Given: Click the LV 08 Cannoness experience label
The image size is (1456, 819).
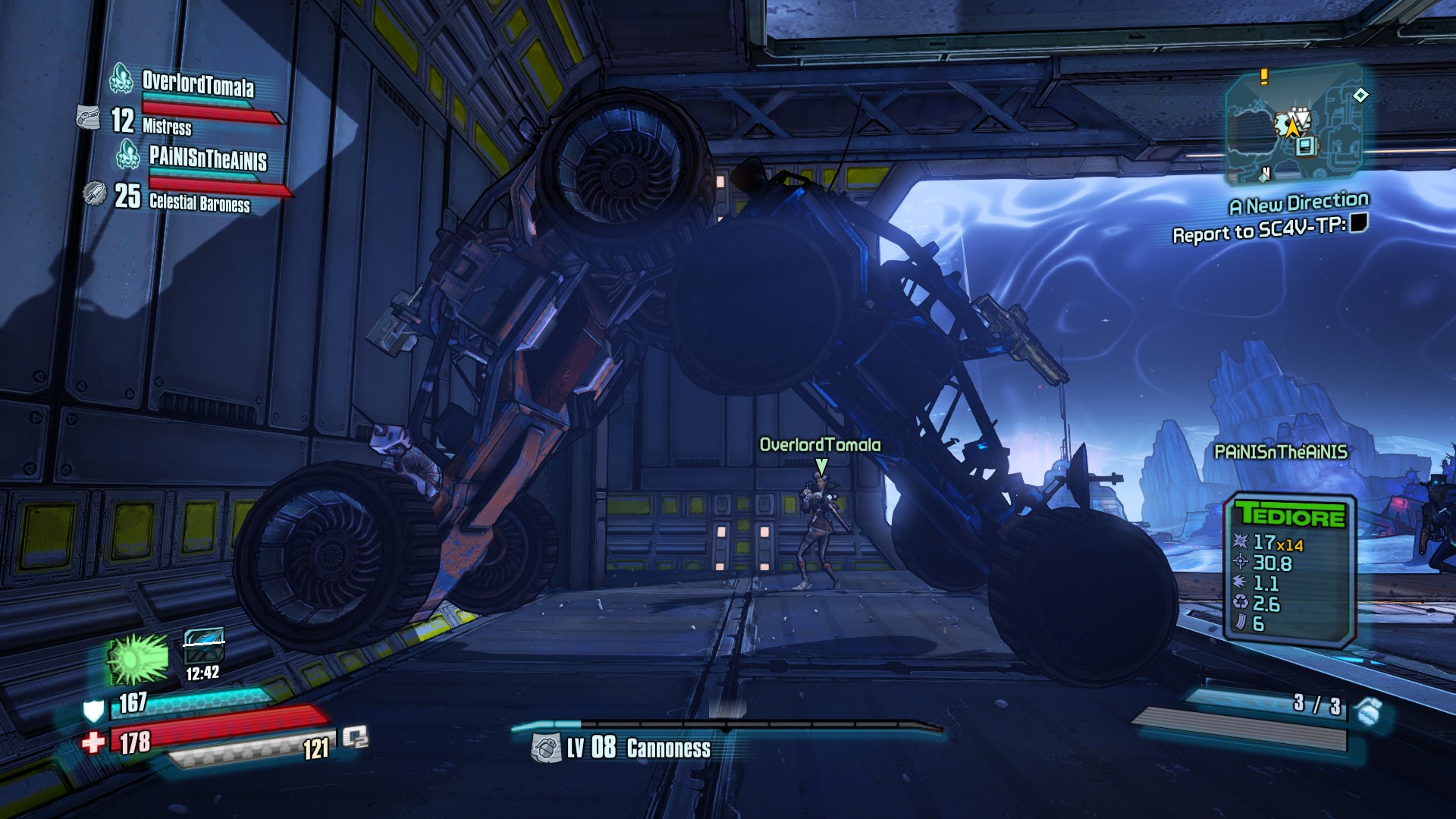Looking at the screenshot, I should click(x=639, y=748).
